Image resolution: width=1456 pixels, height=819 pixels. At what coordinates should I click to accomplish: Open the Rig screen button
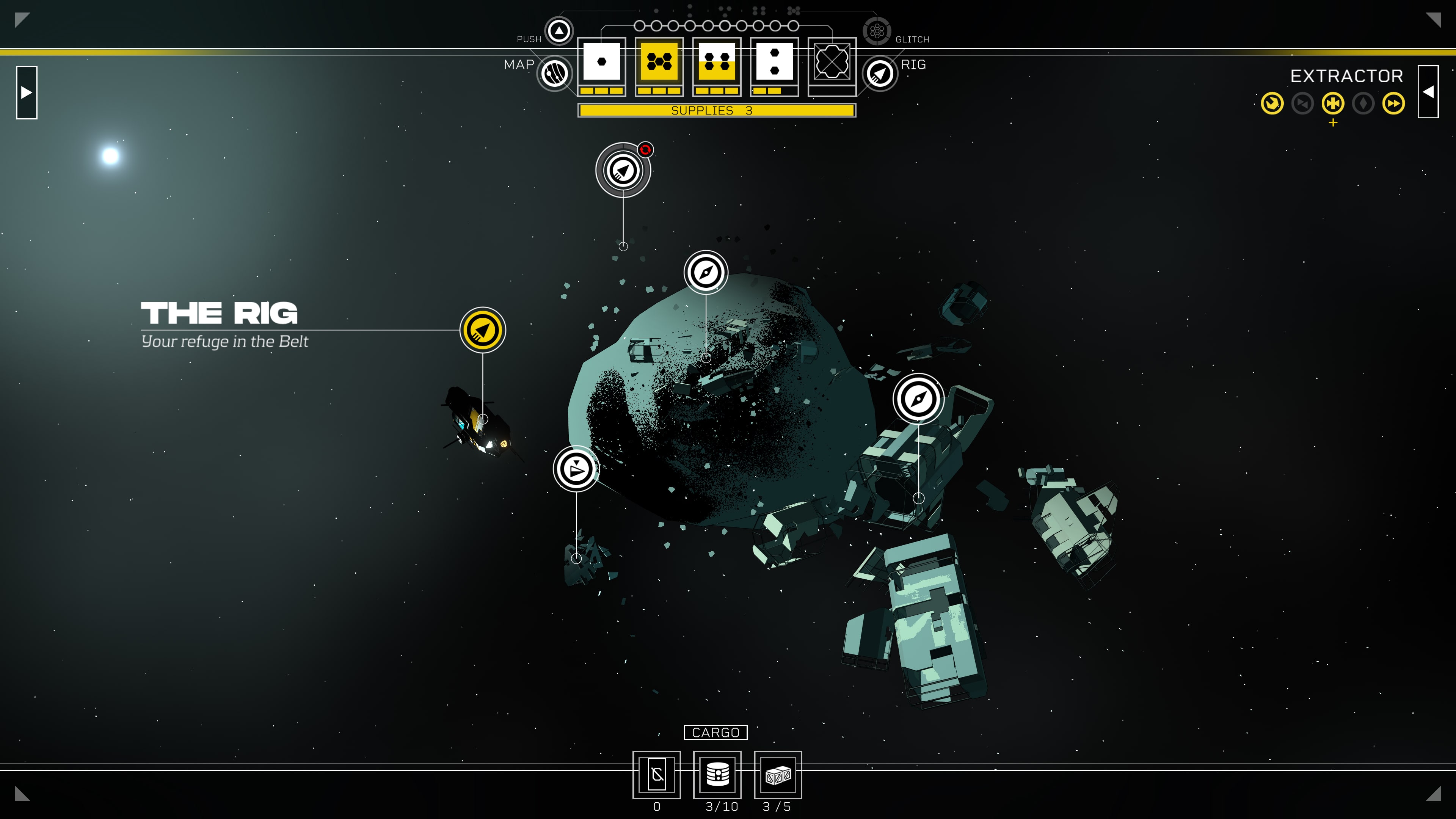(x=880, y=74)
